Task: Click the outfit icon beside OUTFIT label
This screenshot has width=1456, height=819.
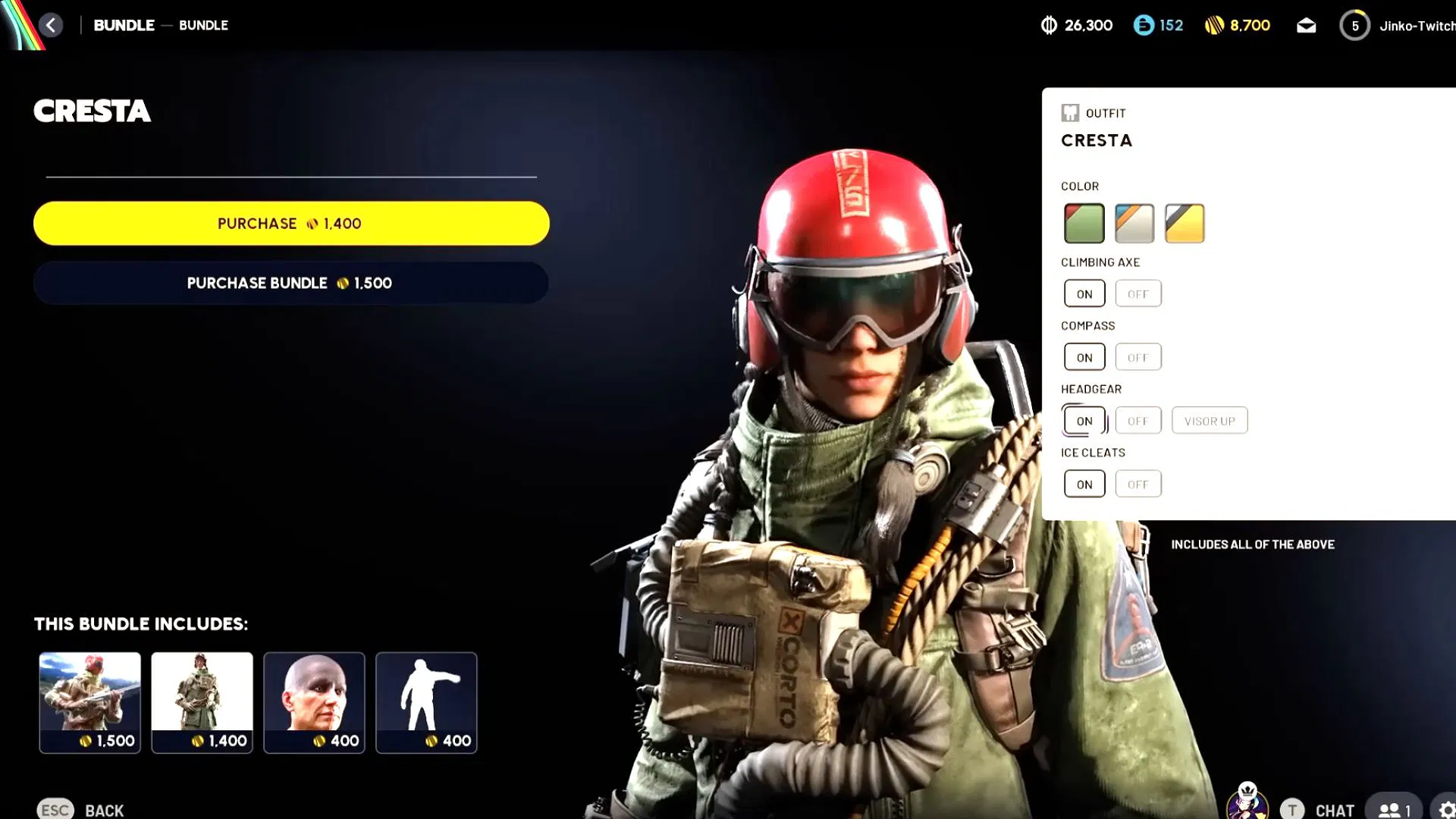Action: pos(1070,112)
